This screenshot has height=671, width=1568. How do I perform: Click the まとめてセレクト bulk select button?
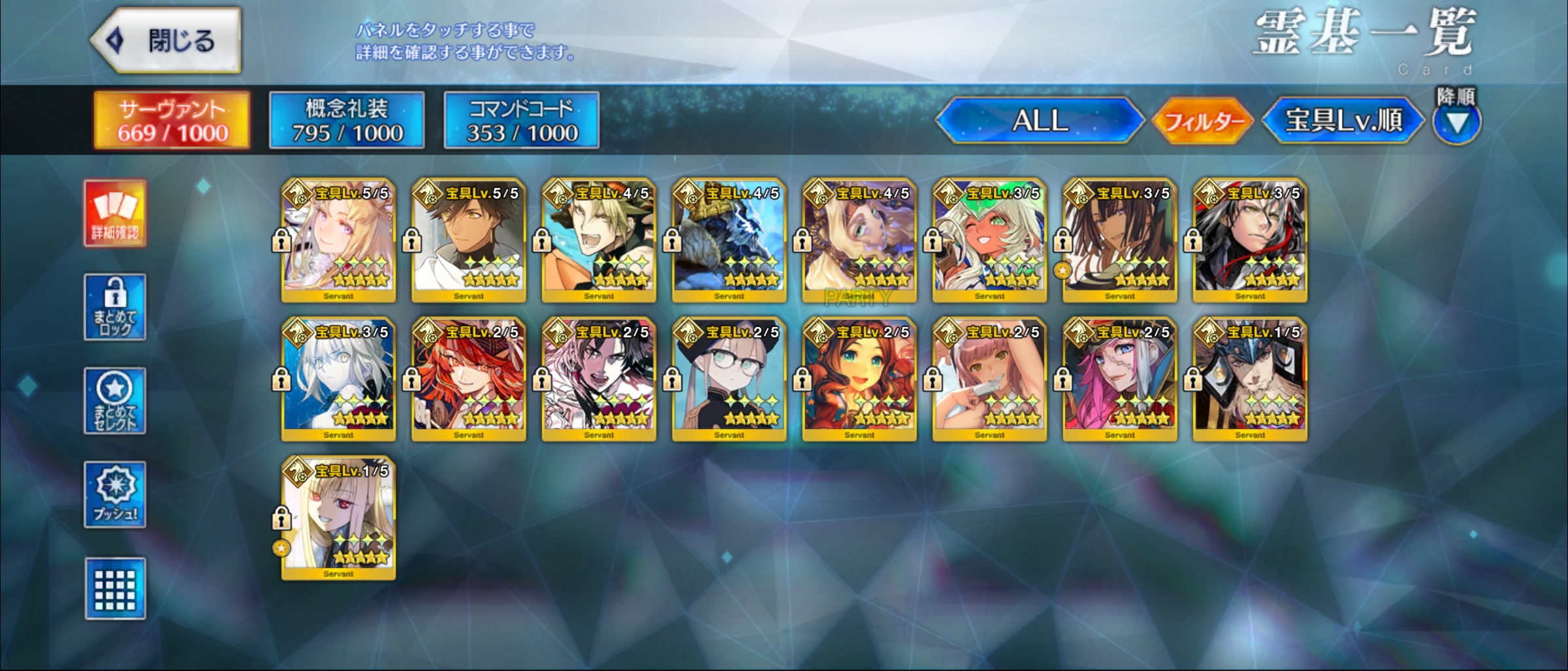115,401
